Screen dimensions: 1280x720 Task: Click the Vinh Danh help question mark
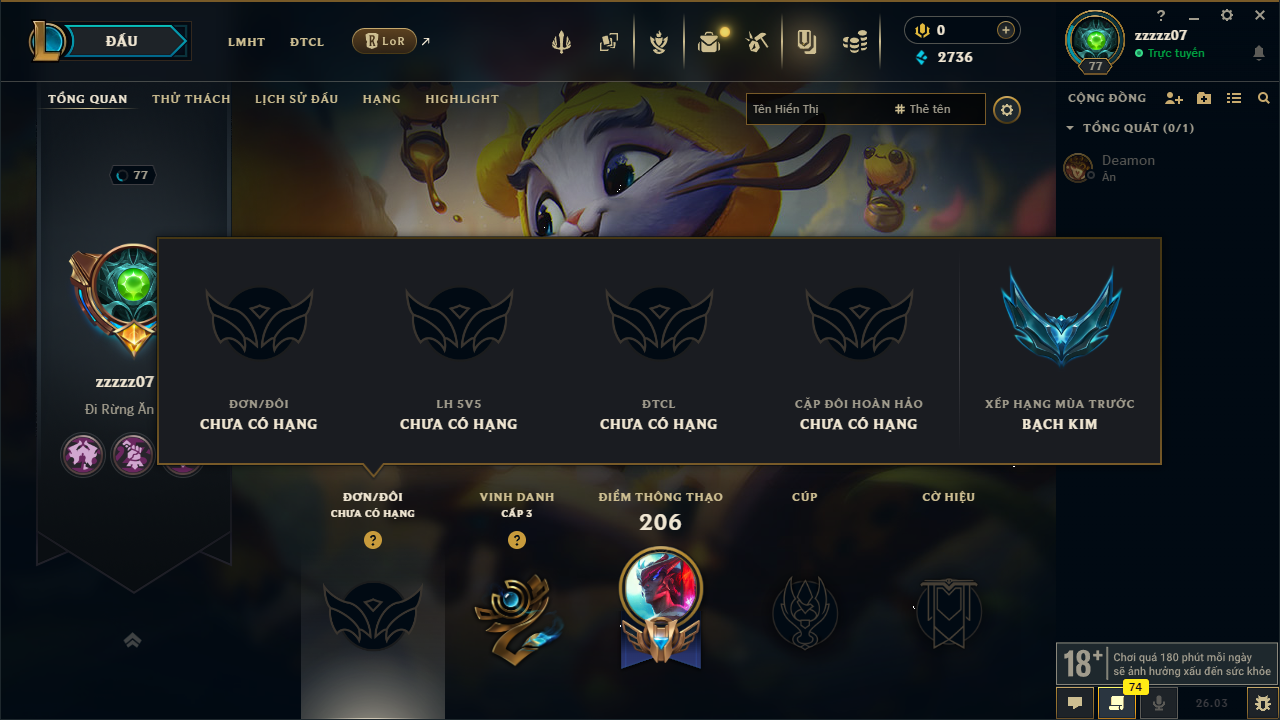point(517,540)
